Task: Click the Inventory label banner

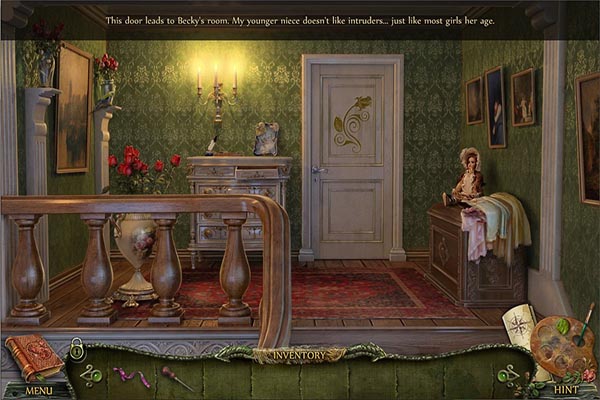Action: (x=299, y=354)
